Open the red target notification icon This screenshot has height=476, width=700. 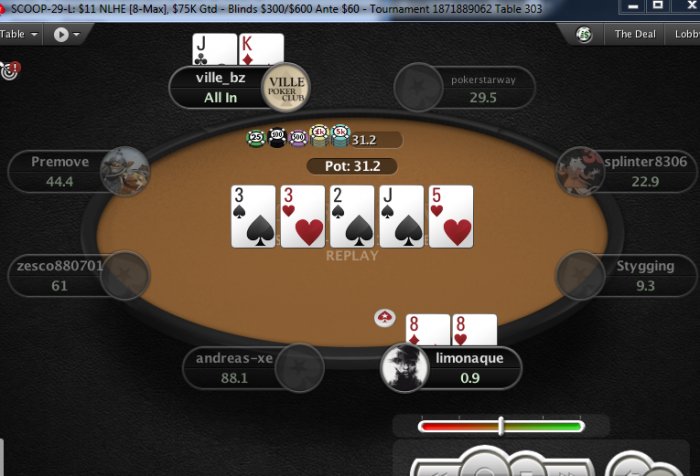coord(10,71)
